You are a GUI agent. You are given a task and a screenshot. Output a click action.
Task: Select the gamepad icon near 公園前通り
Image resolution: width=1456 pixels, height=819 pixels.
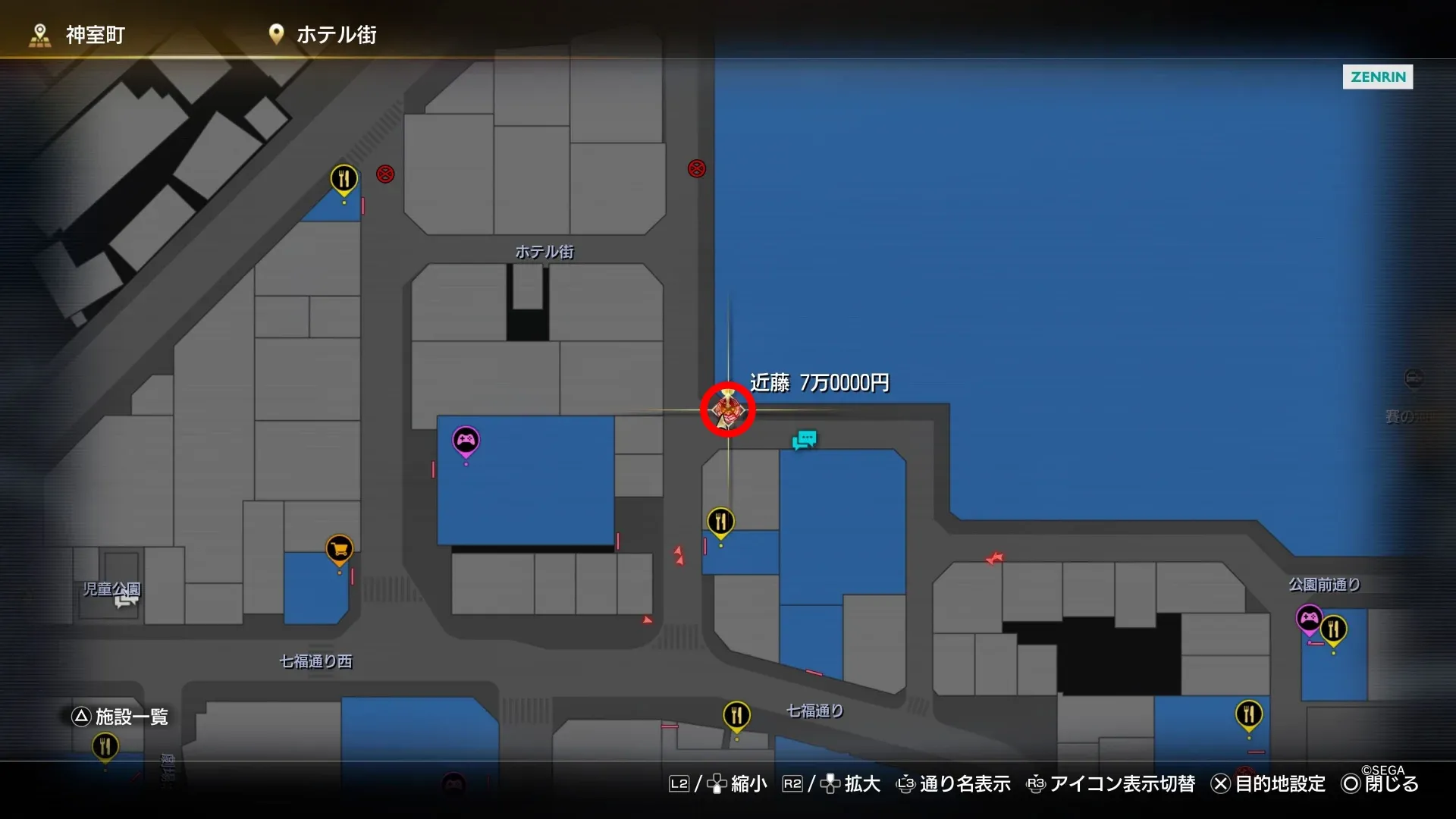[x=1310, y=620]
